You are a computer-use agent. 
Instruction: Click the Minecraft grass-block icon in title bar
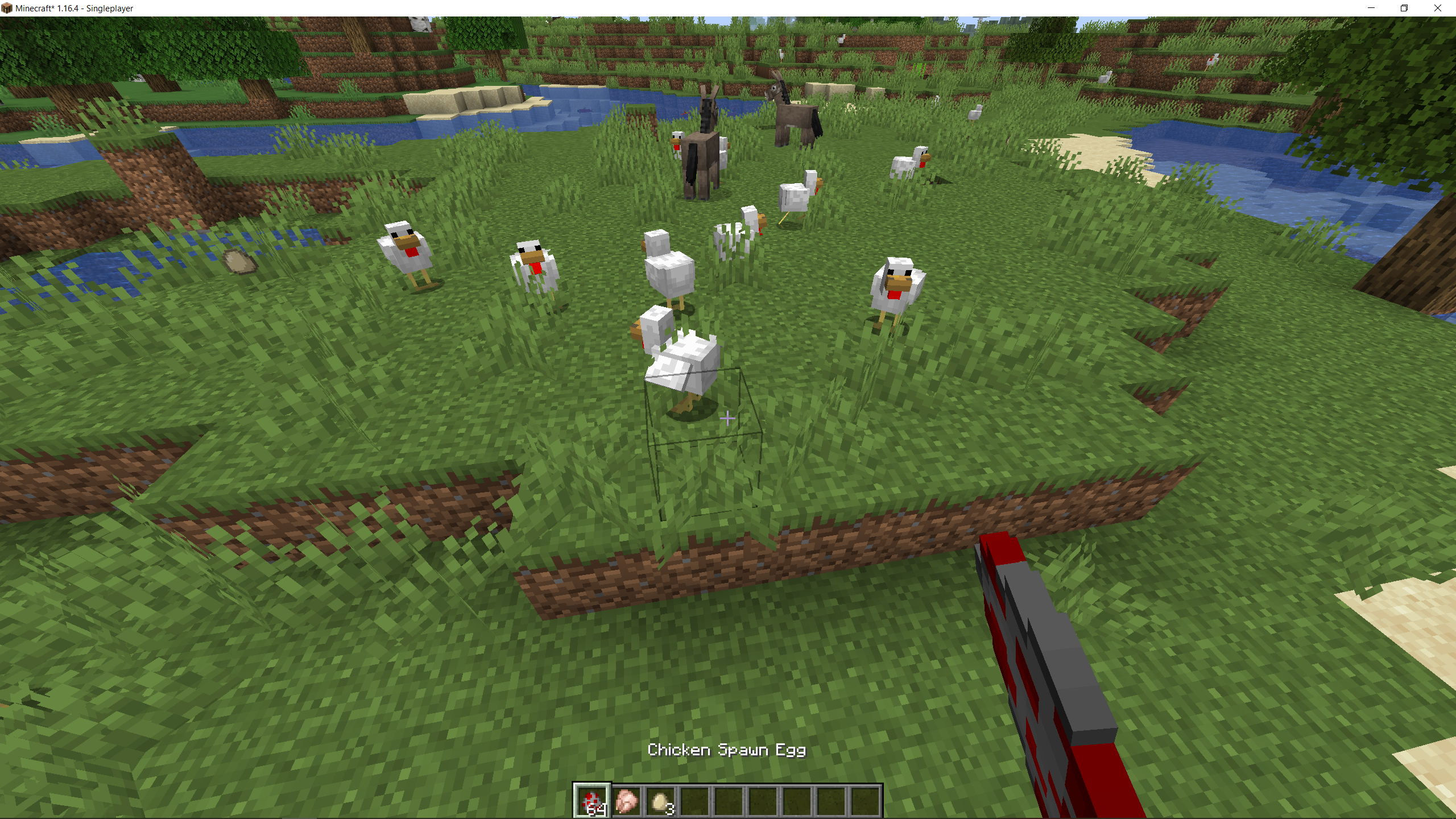(8, 9)
